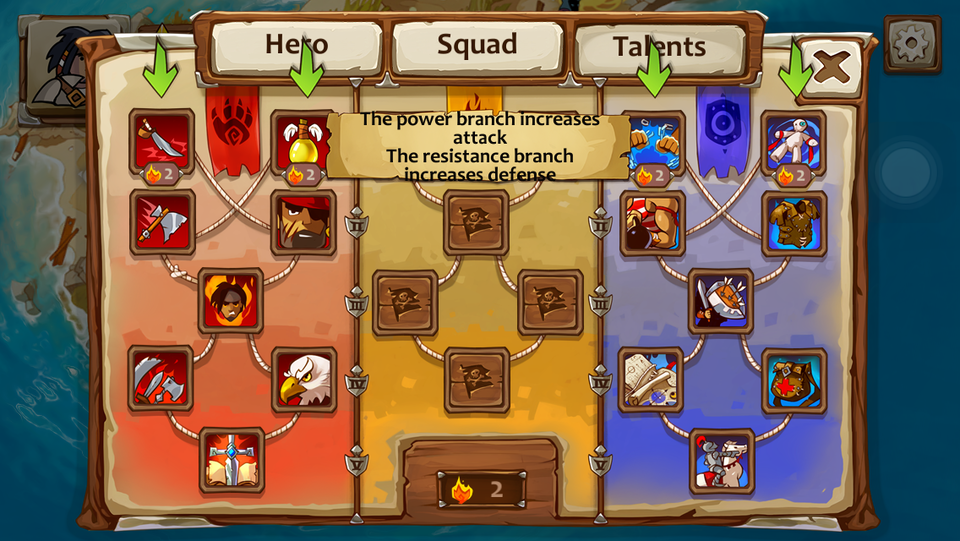Pick the muscular brawler talent
The height and width of the screenshot is (541, 960).
click(x=652, y=223)
